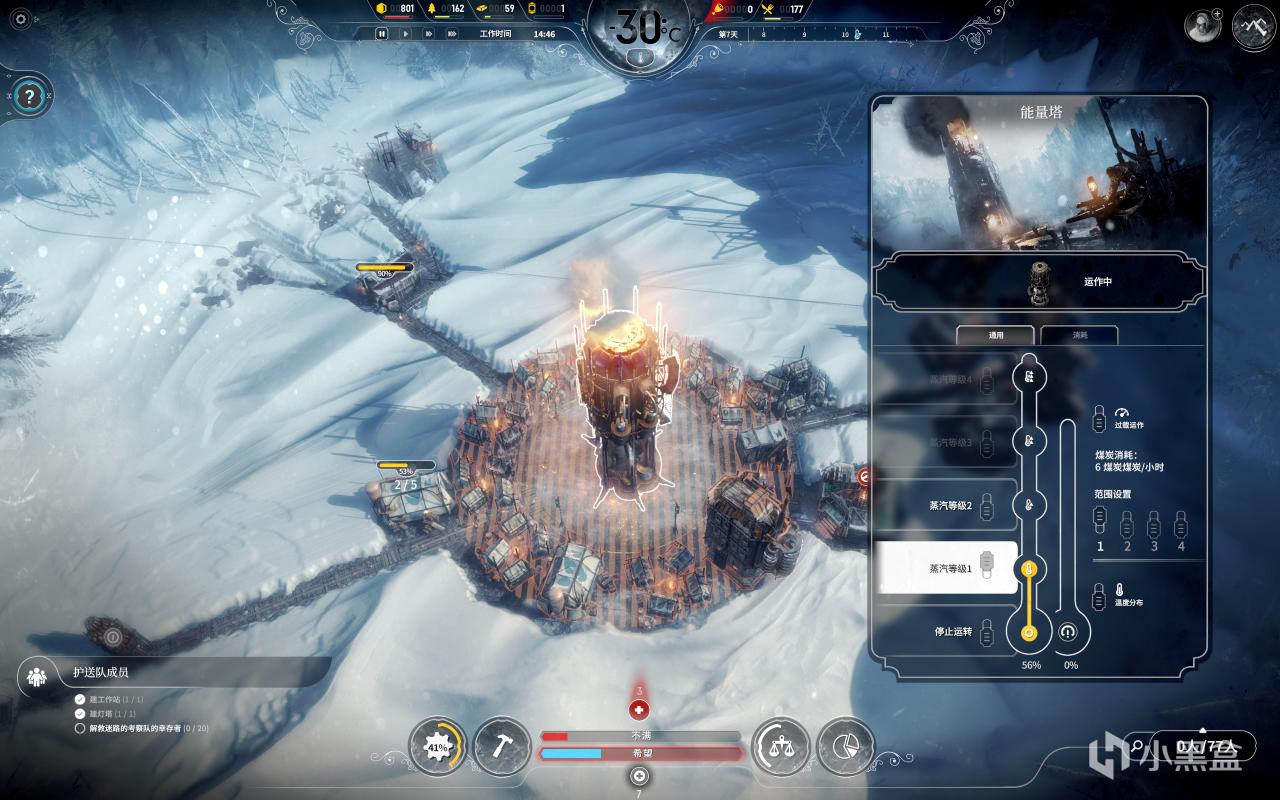Switch to the 通用 tab
This screenshot has height=800, width=1280.
996,336
